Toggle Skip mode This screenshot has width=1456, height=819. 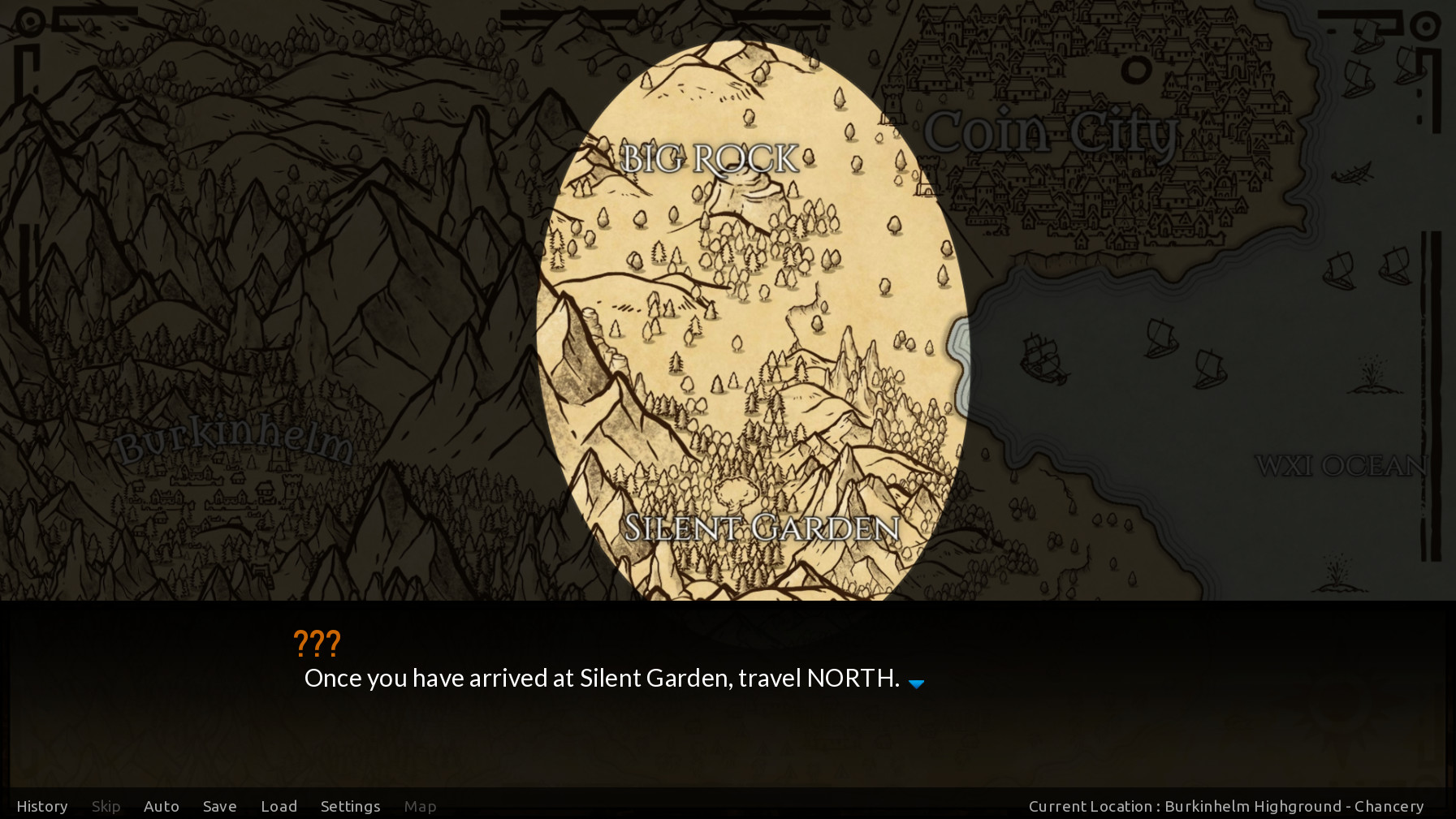pyautogui.click(x=106, y=806)
